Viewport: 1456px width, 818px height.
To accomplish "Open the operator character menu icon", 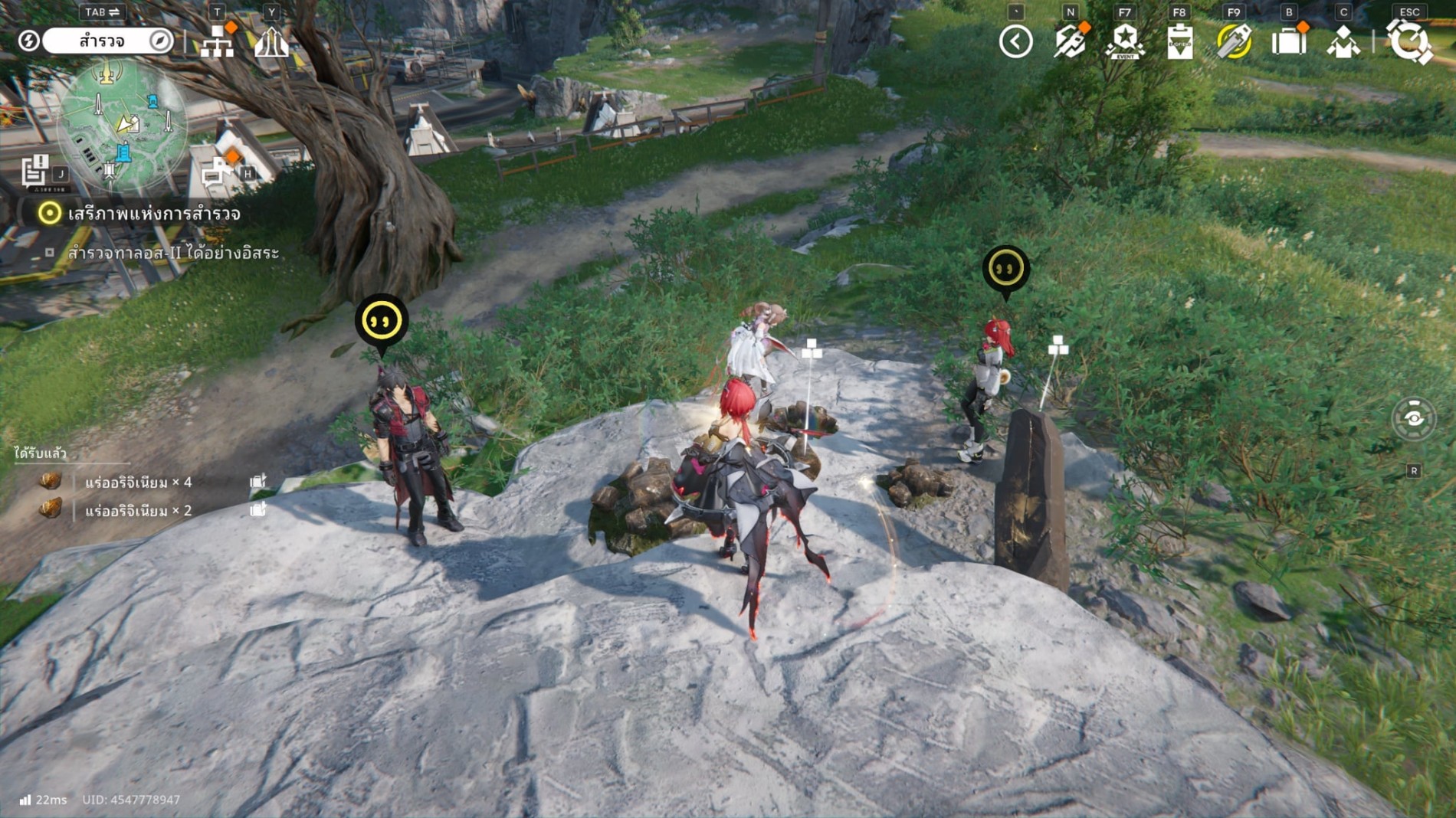I will [x=1343, y=41].
